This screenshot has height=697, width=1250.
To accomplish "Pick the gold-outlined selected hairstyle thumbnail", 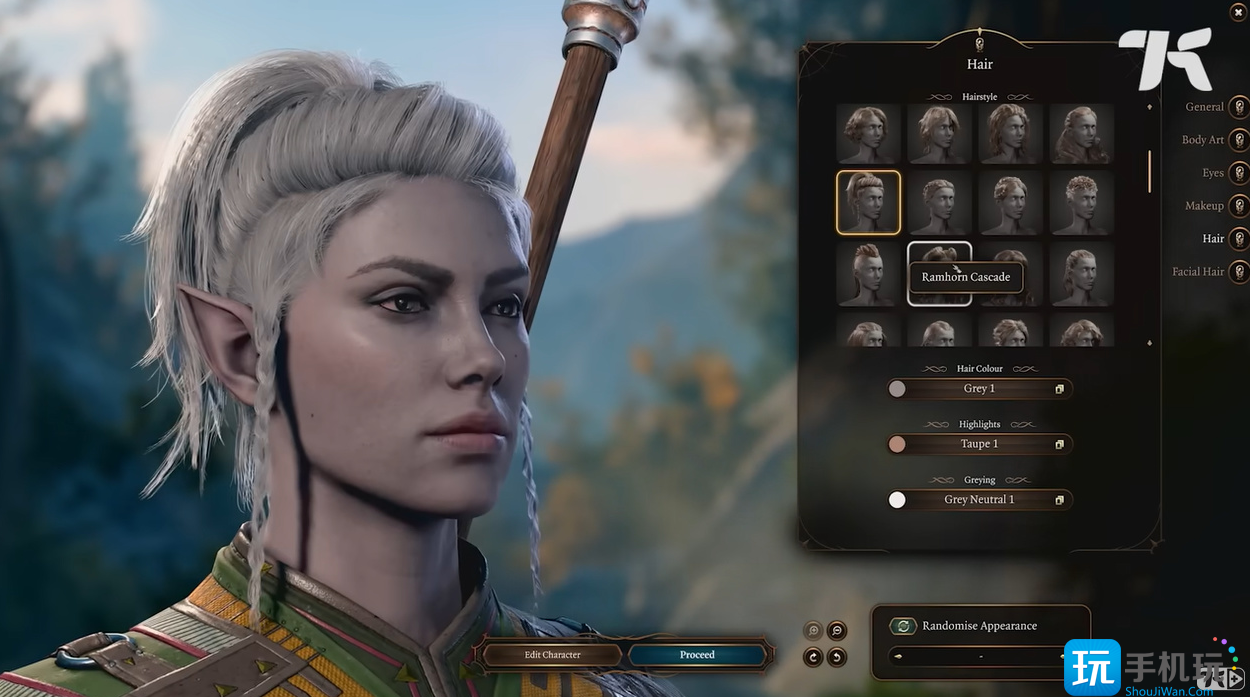I will coord(868,202).
